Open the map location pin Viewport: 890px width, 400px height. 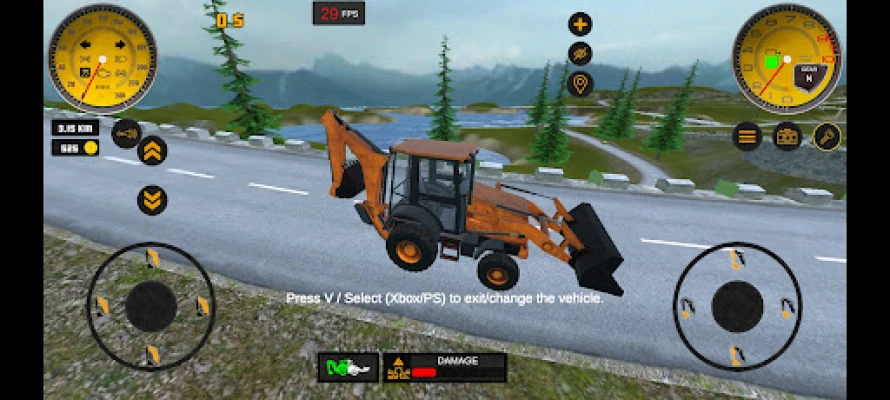[x=580, y=84]
